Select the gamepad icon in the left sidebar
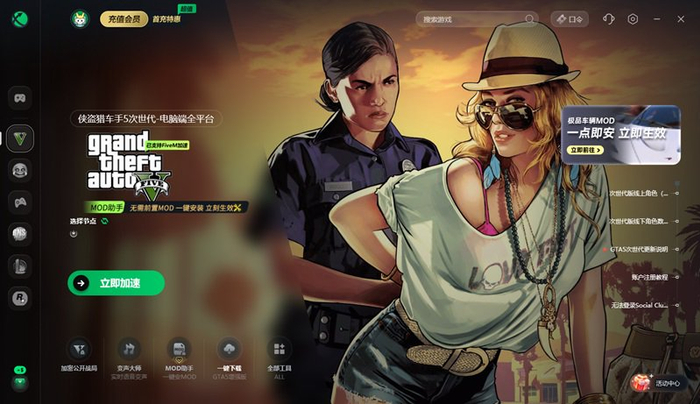Screen dimensions: 700x404 pyautogui.click(x=19, y=202)
